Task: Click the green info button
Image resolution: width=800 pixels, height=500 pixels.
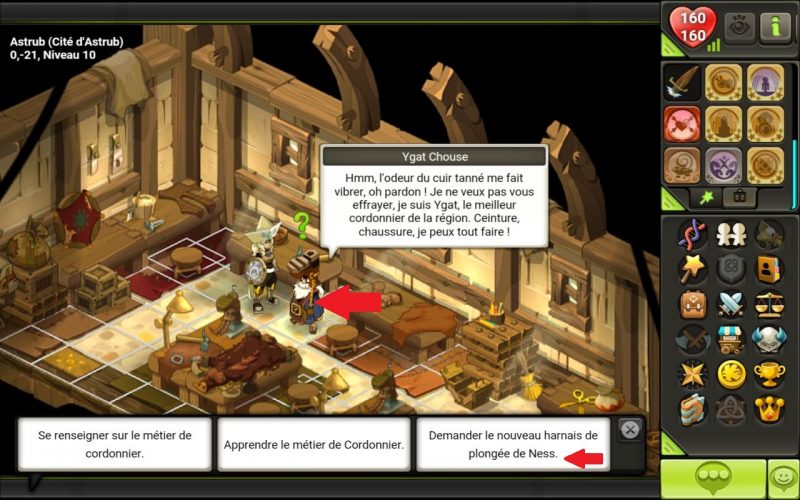Action: click(775, 26)
